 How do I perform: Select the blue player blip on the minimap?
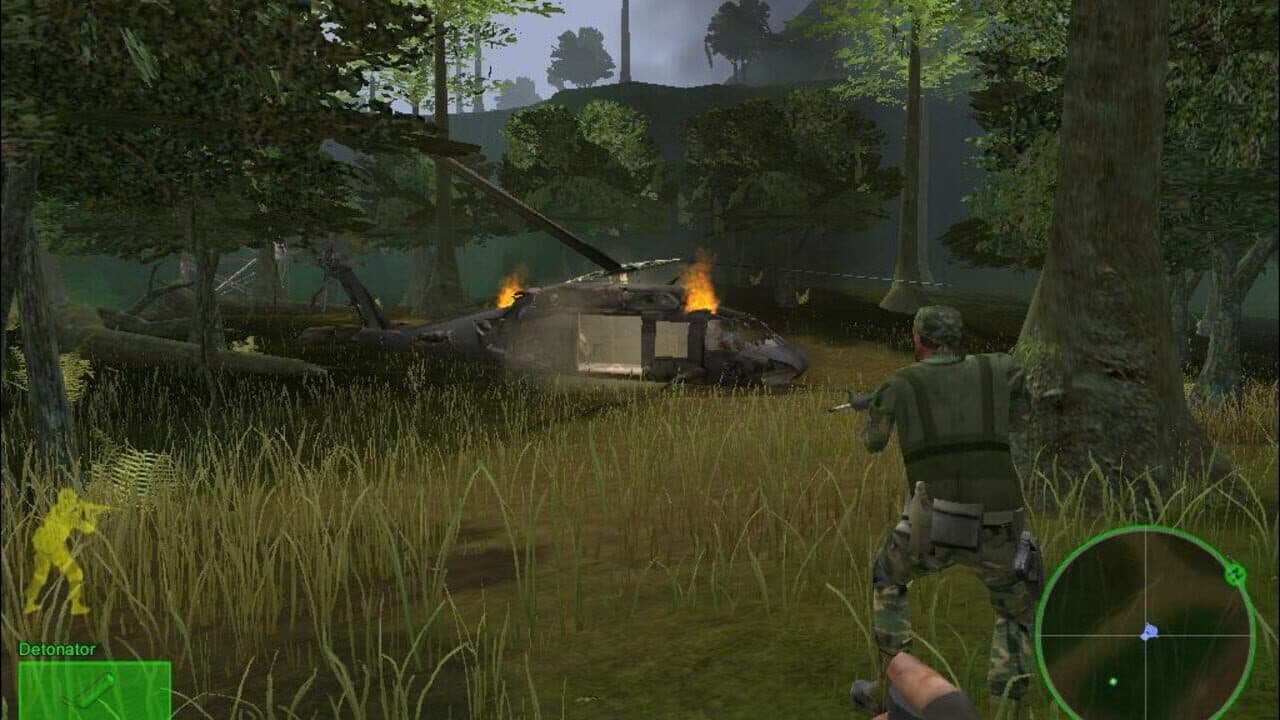point(1150,631)
